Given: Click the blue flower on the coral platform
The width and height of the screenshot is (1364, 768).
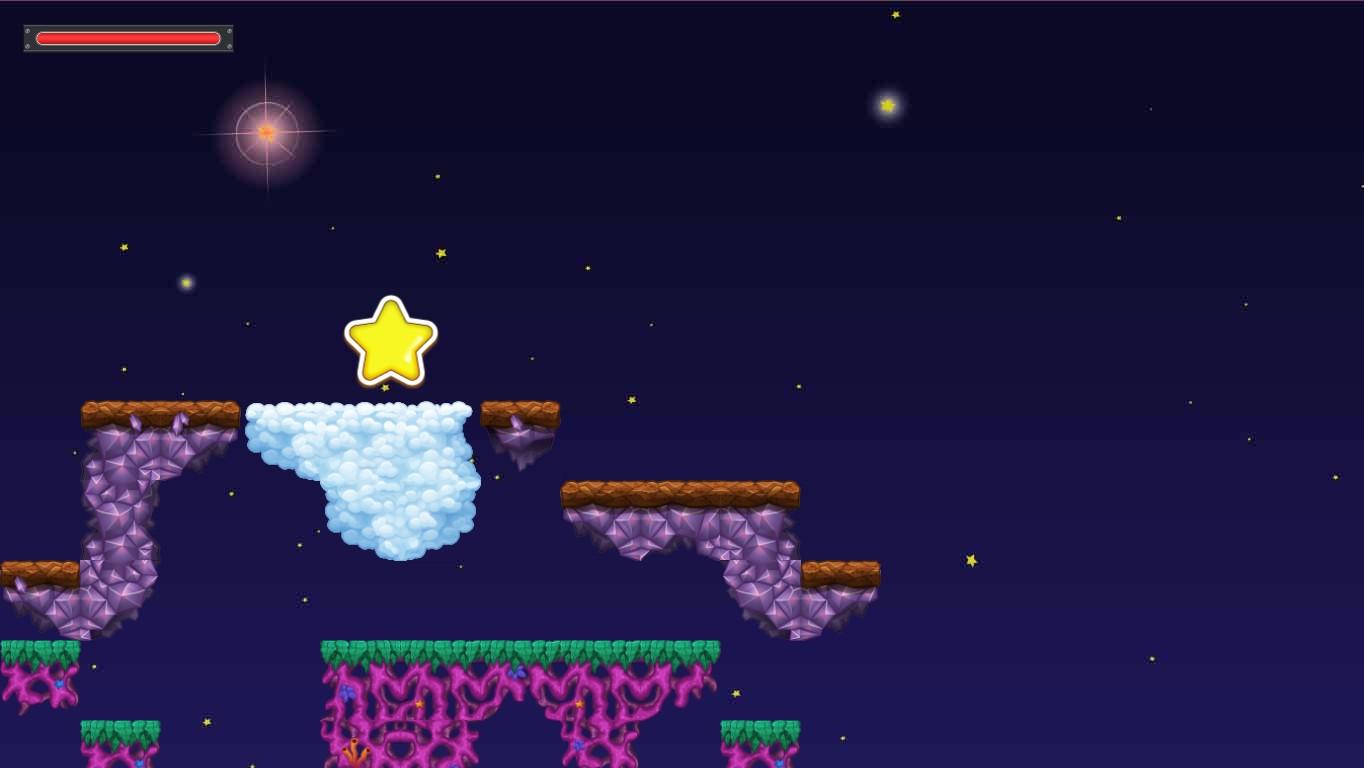Looking at the screenshot, I should 517,673.
